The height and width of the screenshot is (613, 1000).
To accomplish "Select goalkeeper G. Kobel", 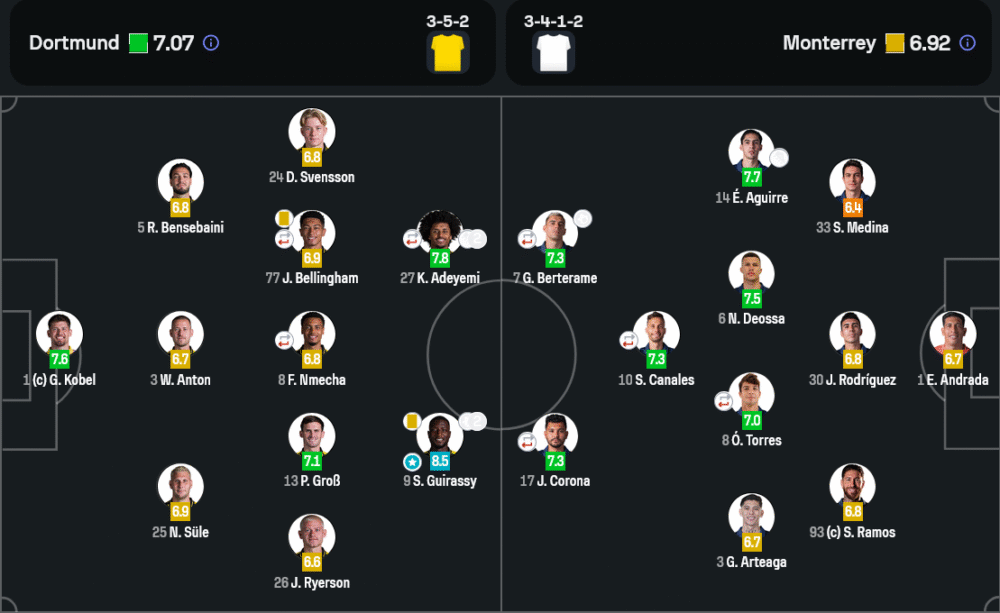I will 59,335.
